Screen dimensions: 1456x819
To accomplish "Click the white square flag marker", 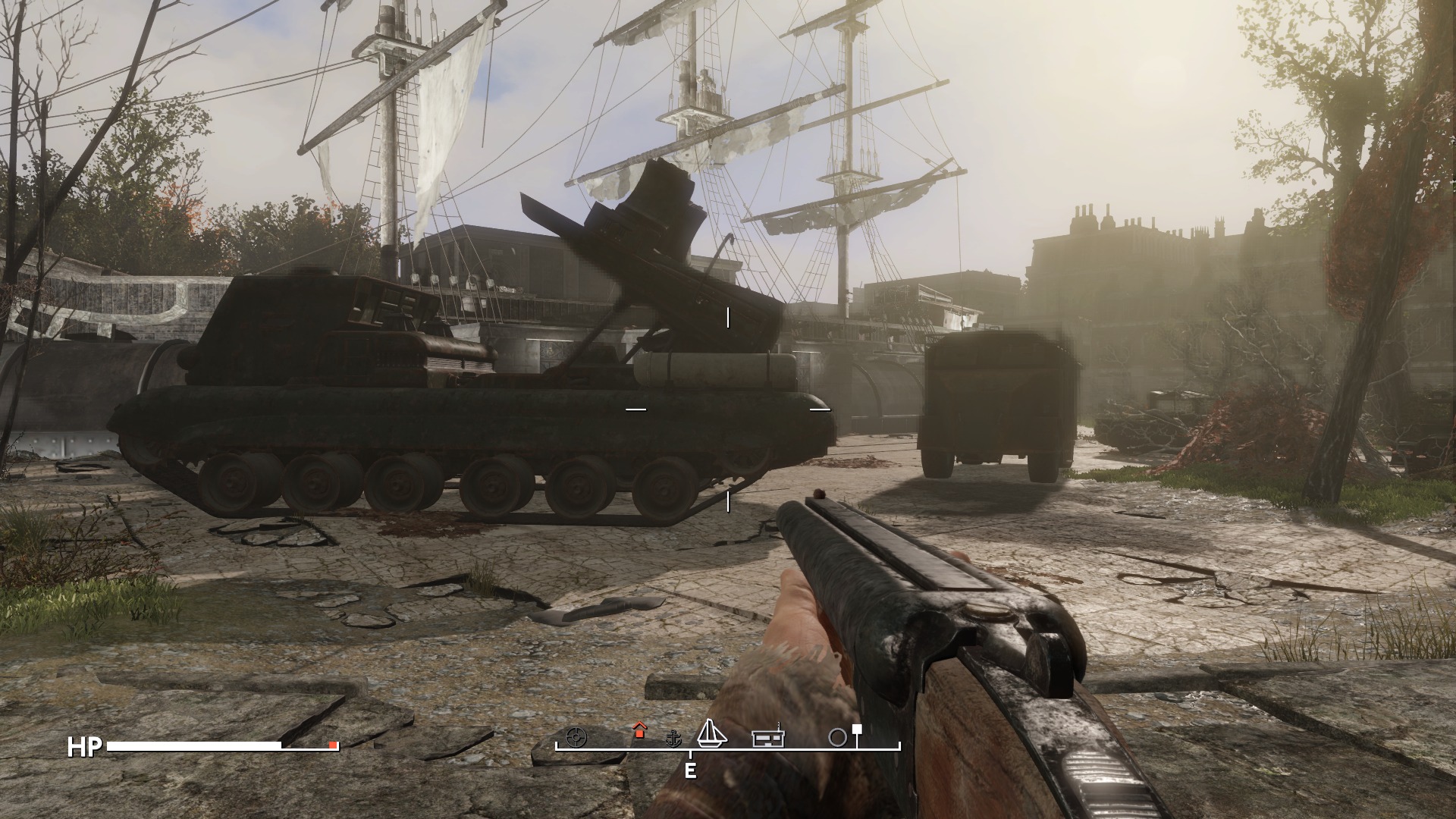I will 857,730.
